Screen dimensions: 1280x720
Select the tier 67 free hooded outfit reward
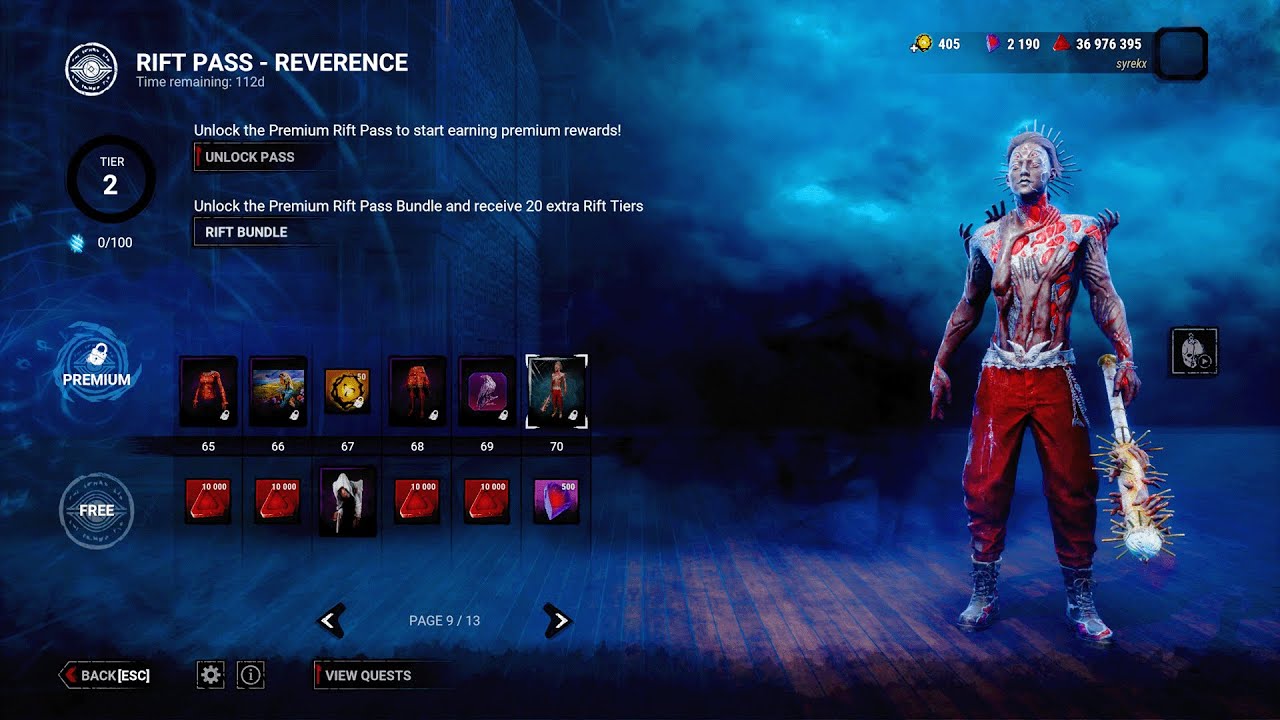click(x=347, y=500)
